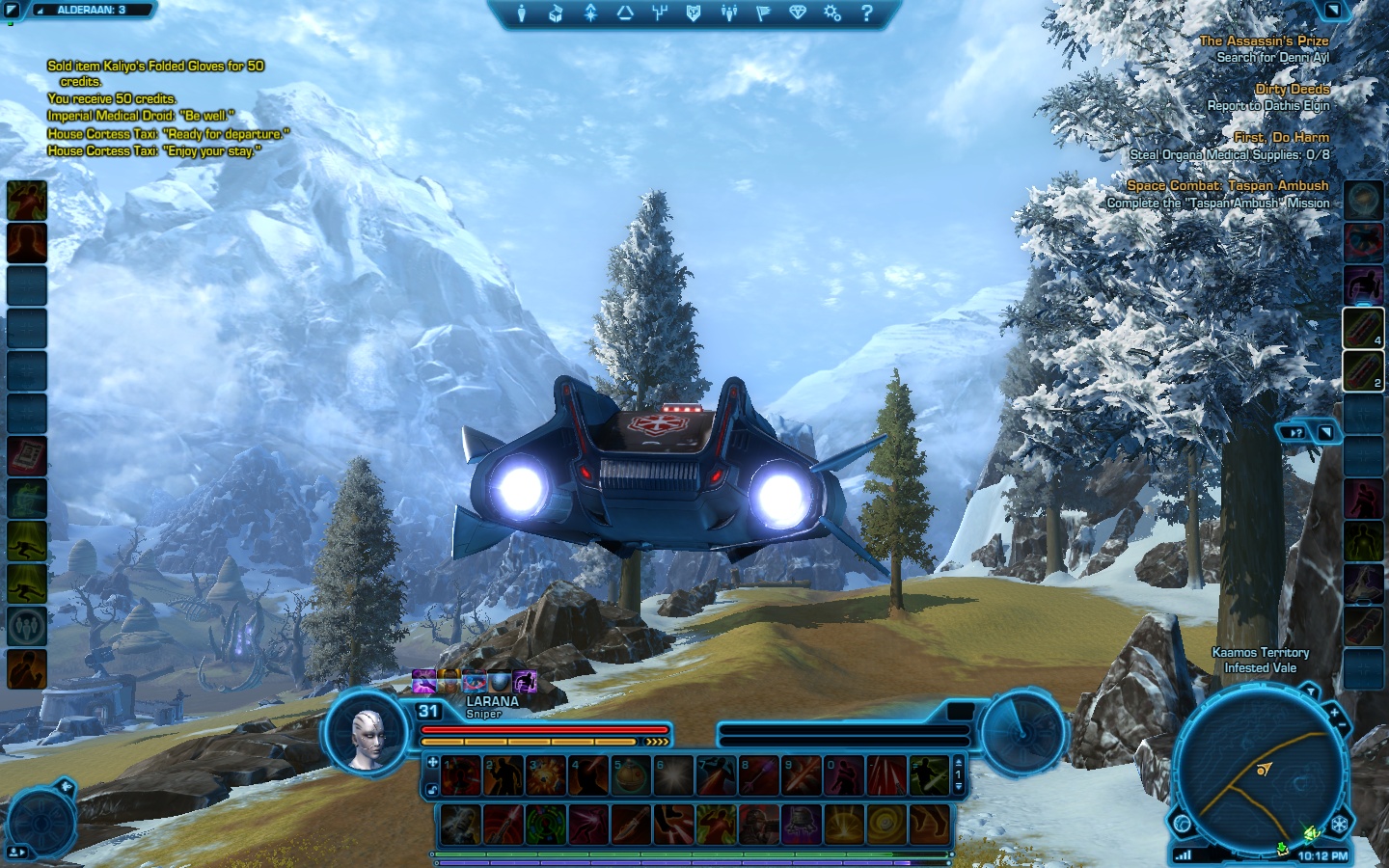Image resolution: width=1389 pixels, height=868 pixels.
Task: Zoom out the minimap with minus button
Action: tap(1342, 726)
